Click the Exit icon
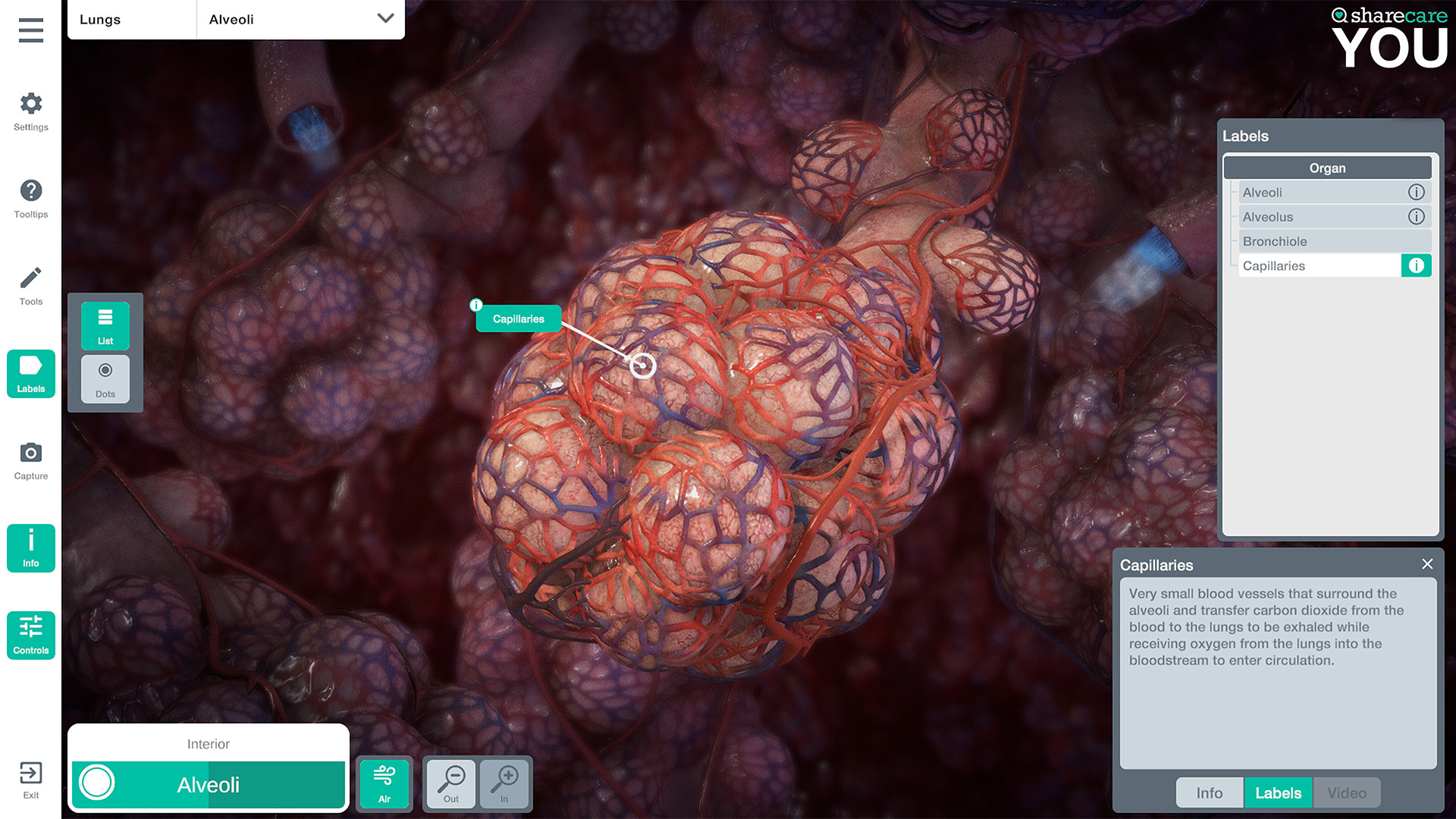 (30, 780)
